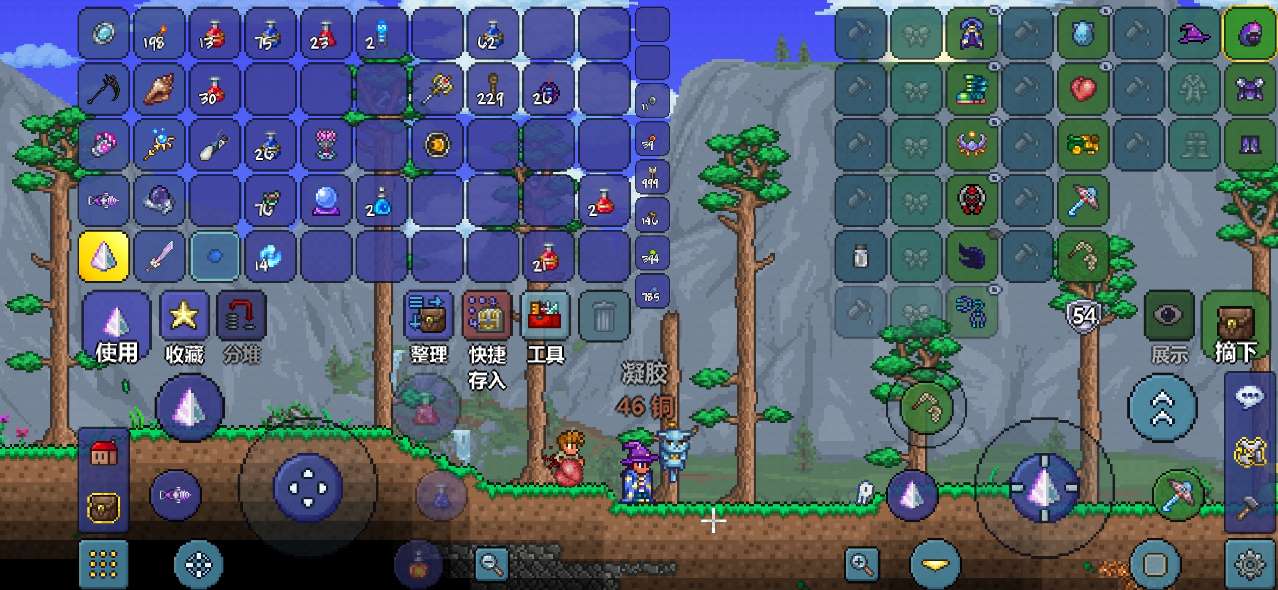Click the 摘下 unequip chest button
The width and height of the screenshot is (1278, 590).
coord(1237,326)
